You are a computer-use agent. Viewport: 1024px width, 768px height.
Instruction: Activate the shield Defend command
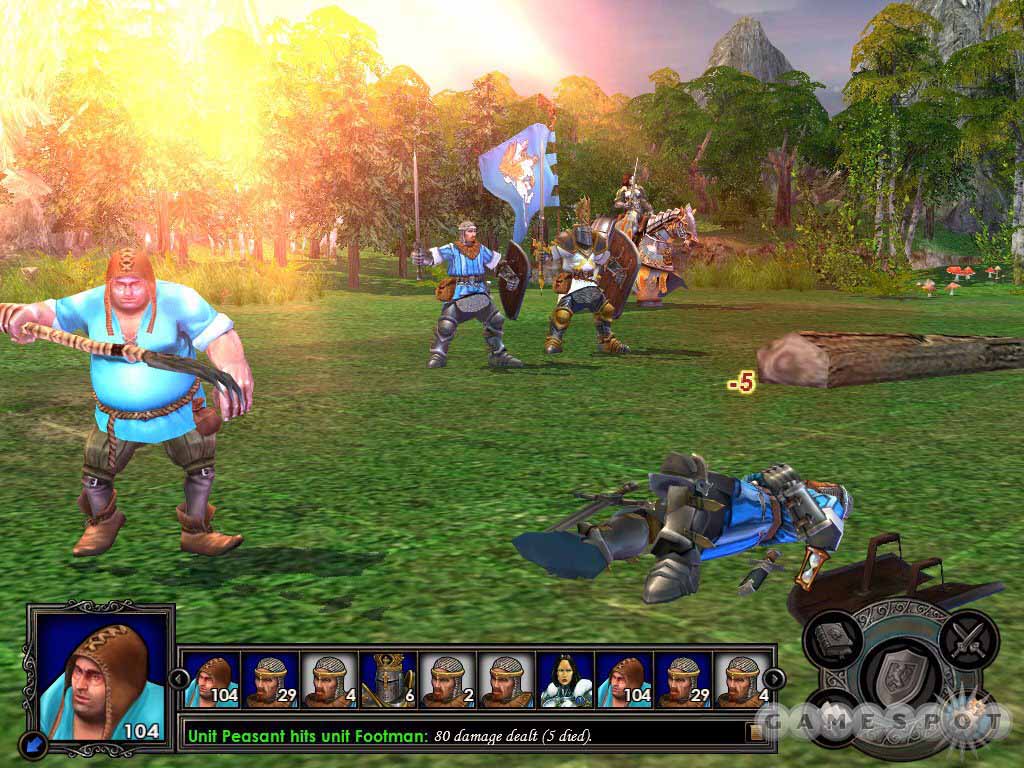901,678
